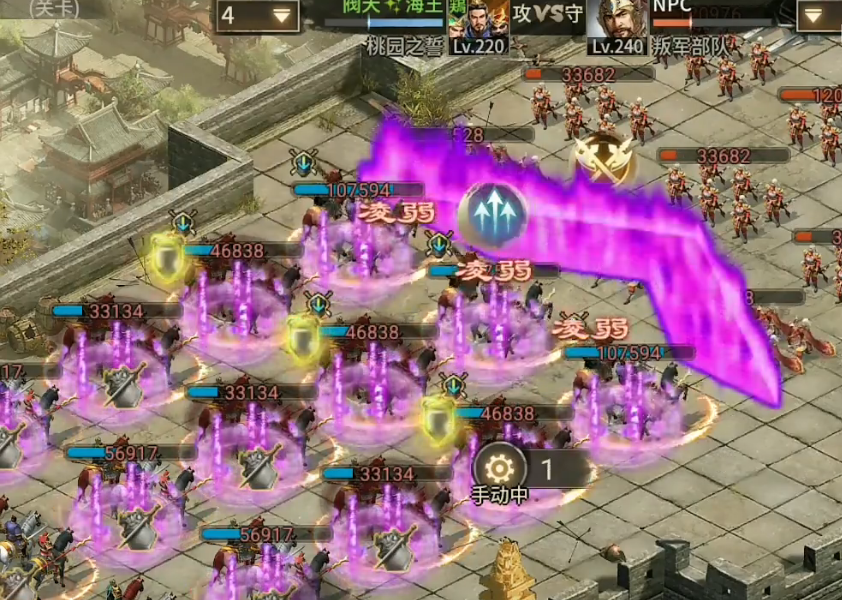Screen dimensions: 842x600
Task: Toggle the 手动中 manual mode gear button
Action: click(x=498, y=465)
